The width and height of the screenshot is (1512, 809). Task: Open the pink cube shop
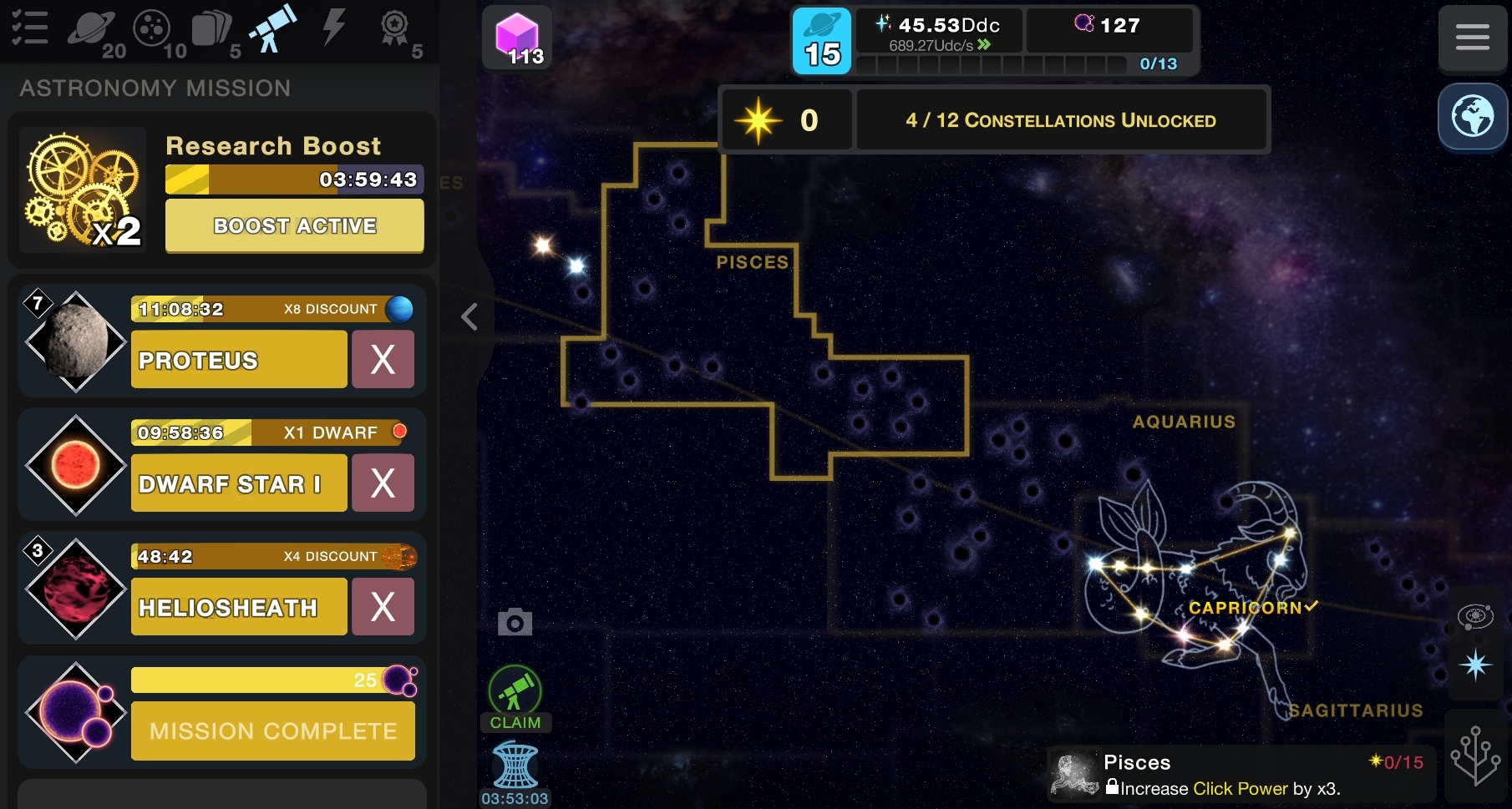coord(516,38)
